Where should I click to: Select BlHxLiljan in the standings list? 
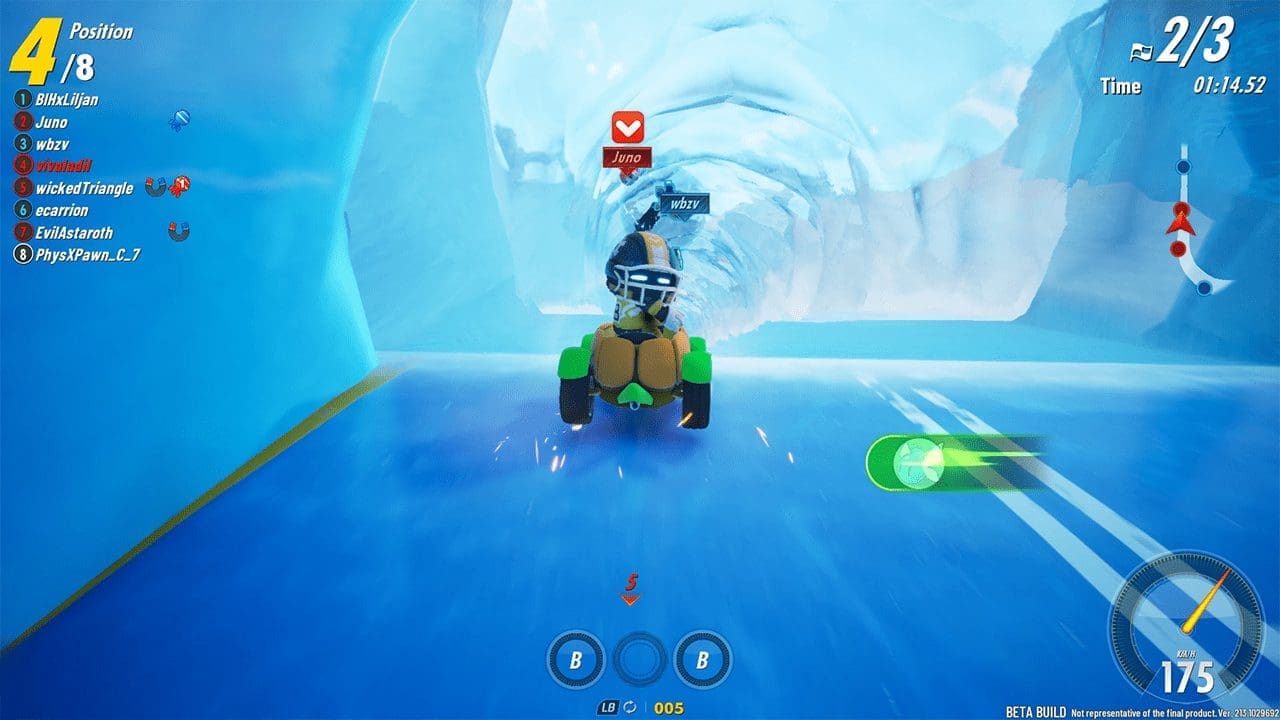[66, 100]
